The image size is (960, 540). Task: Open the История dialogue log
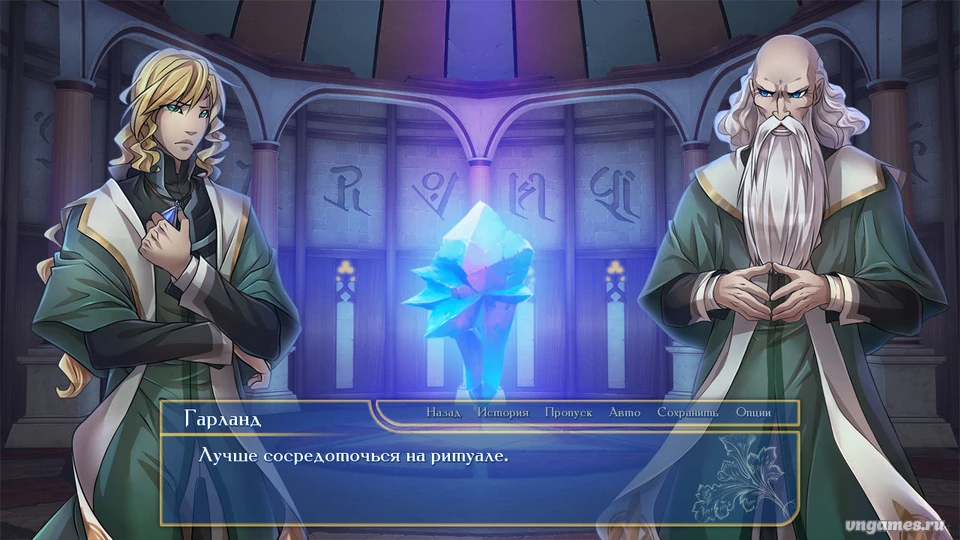(x=502, y=412)
